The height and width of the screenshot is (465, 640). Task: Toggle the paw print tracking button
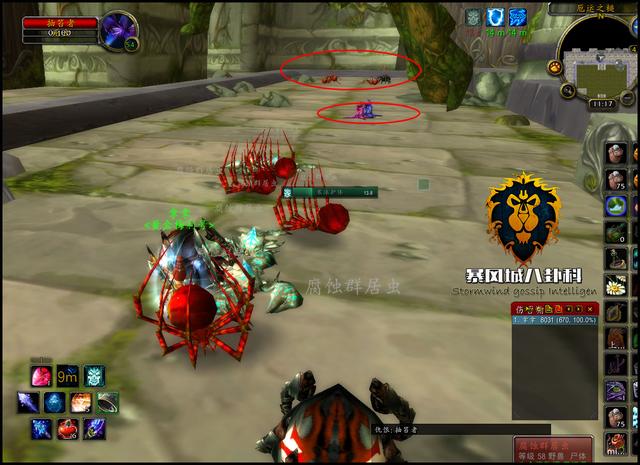coord(553,67)
